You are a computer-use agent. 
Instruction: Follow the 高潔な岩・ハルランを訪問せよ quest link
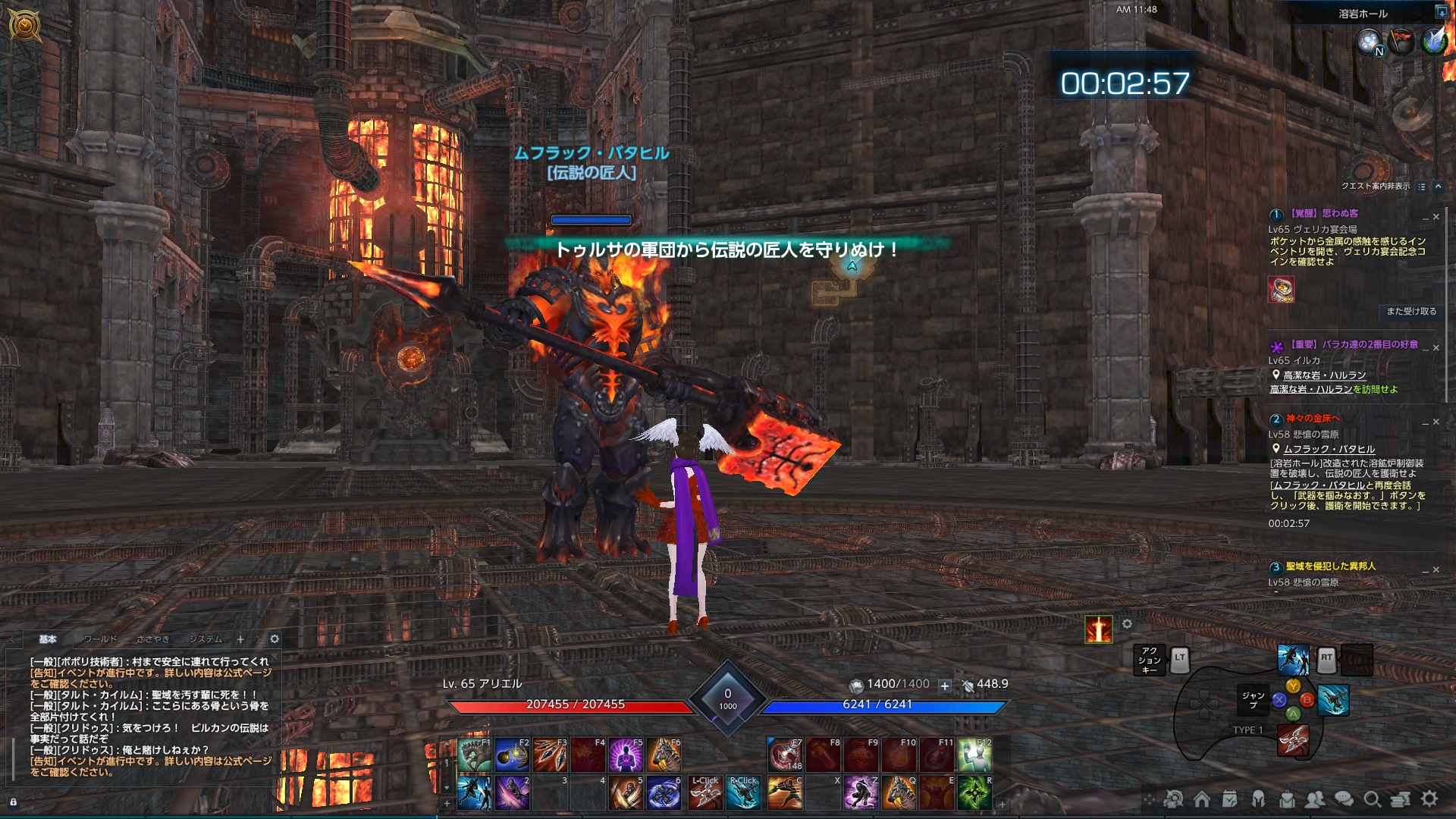pyautogui.click(x=1312, y=390)
